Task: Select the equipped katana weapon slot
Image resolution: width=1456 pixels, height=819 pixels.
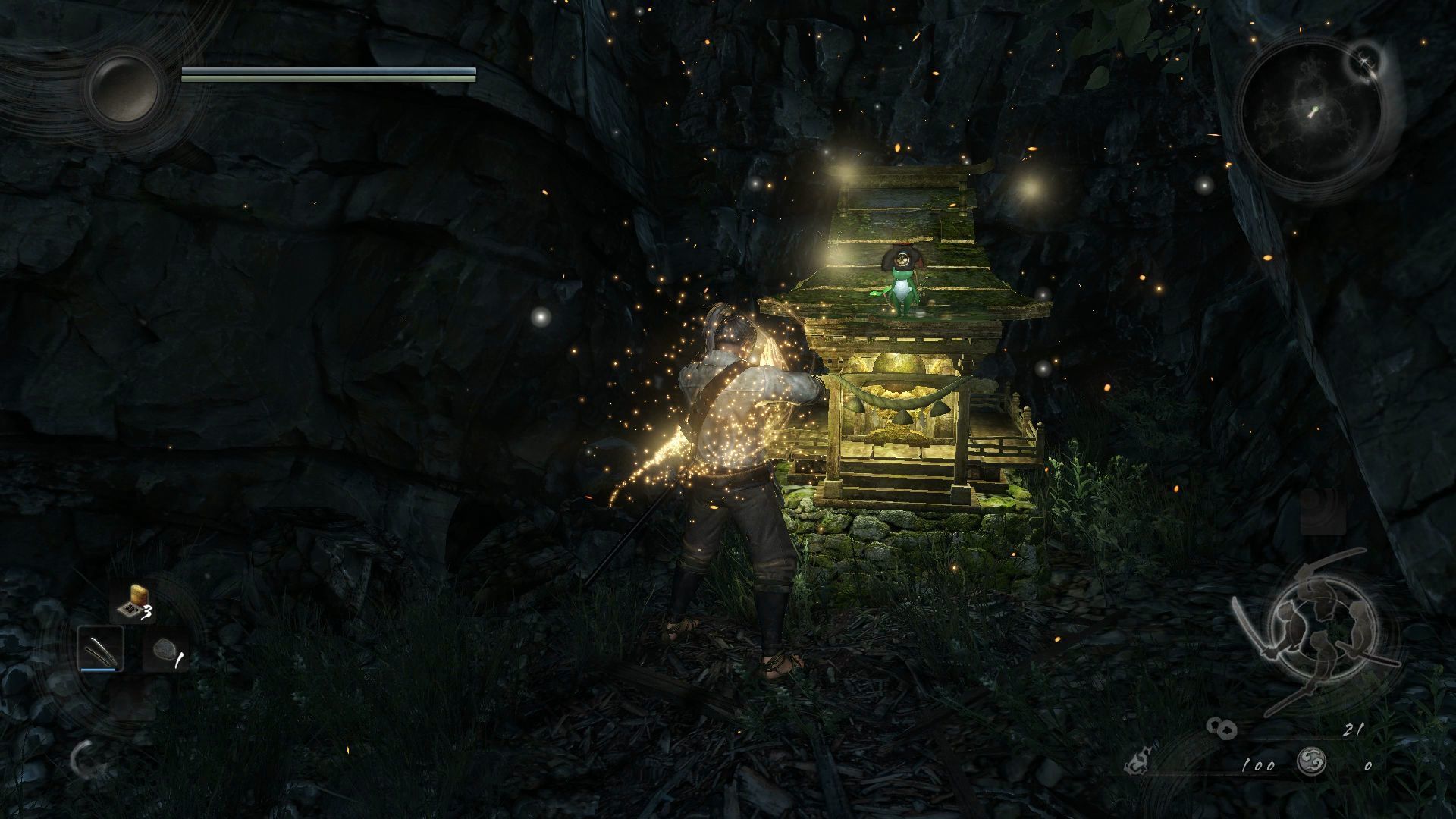Action: (101, 650)
